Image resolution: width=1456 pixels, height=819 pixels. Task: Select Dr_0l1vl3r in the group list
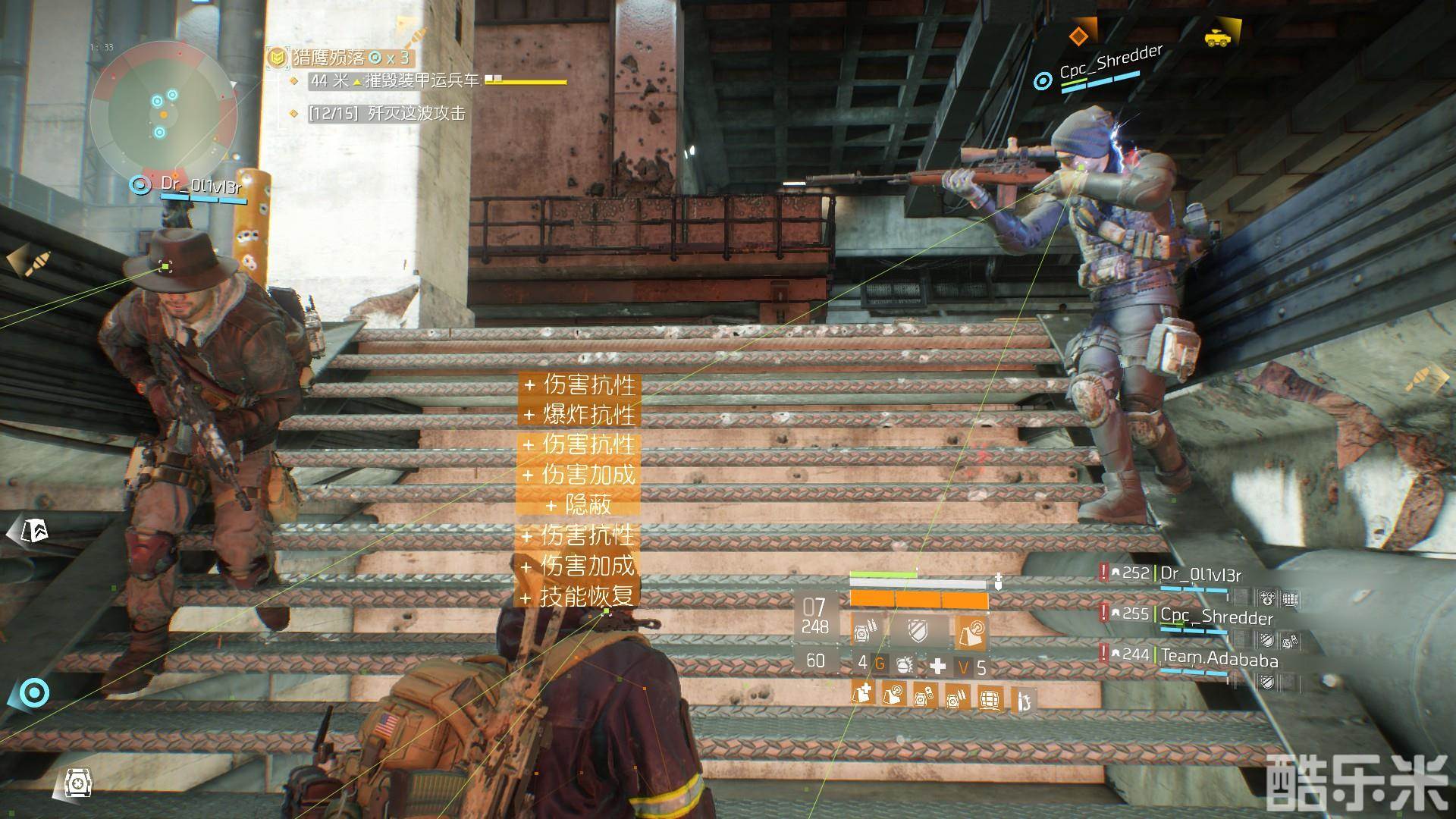(1201, 574)
